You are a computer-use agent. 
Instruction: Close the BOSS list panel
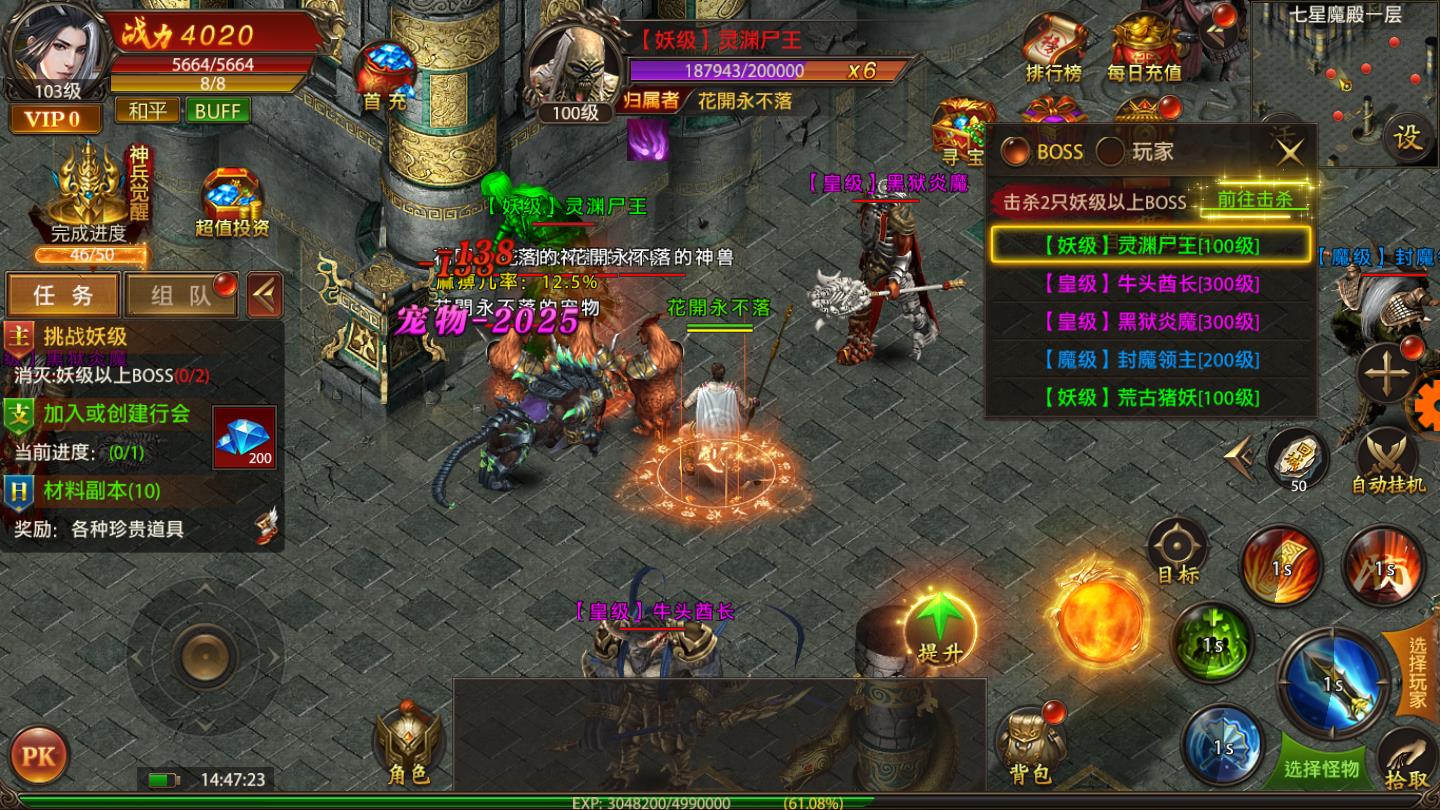[1290, 152]
